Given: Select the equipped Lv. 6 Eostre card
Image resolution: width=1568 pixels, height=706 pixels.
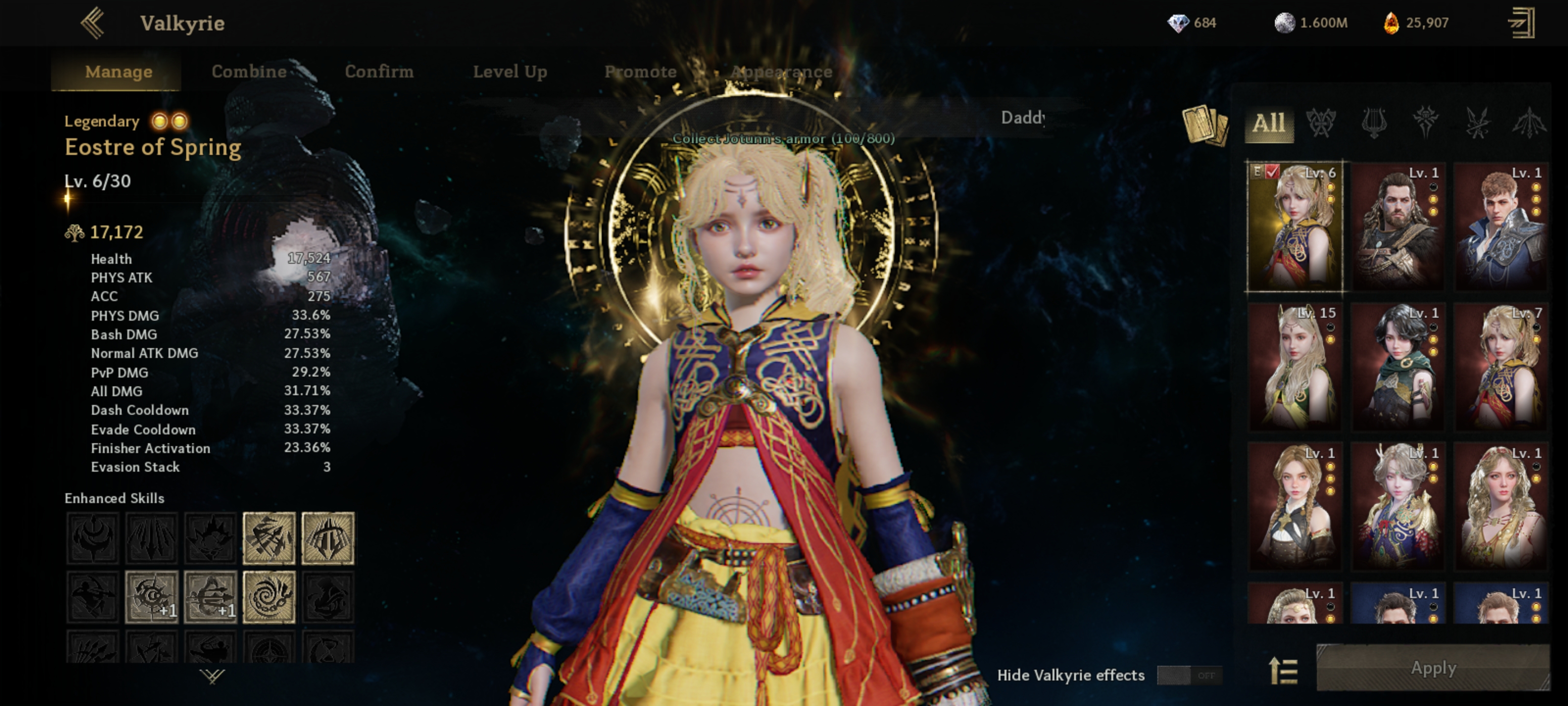Looking at the screenshot, I should (1294, 227).
